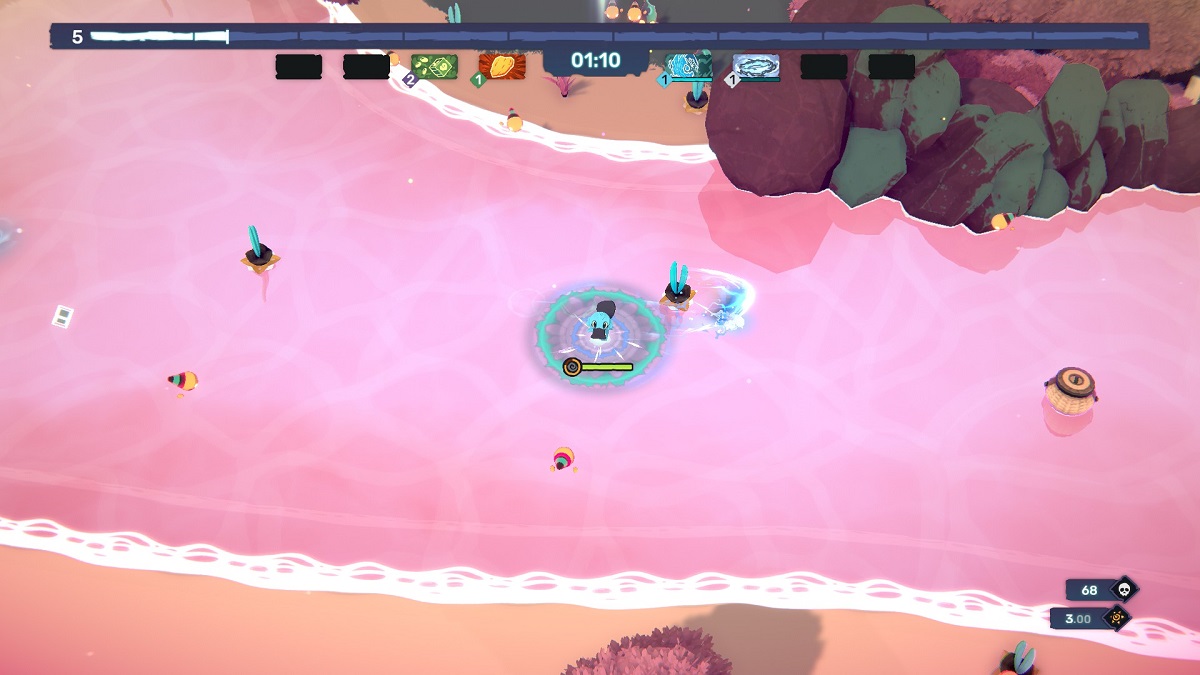1200x675 pixels.
Task: Select the orange gold nugget upgrade icon
Action: point(502,67)
